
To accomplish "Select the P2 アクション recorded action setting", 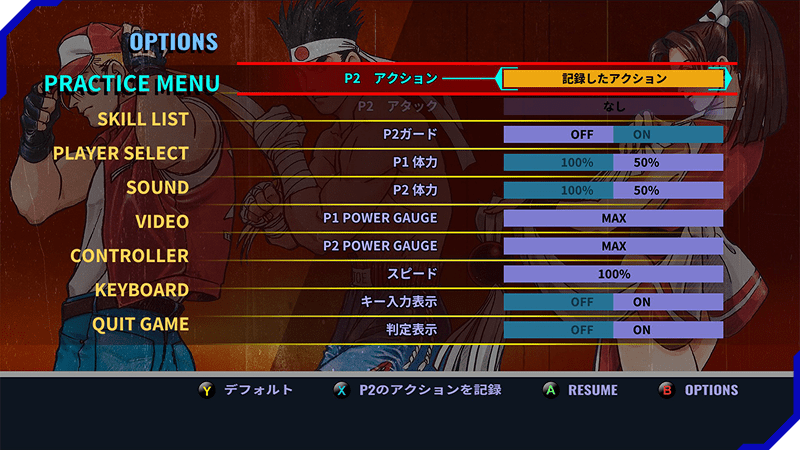I will click(x=613, y=78).
